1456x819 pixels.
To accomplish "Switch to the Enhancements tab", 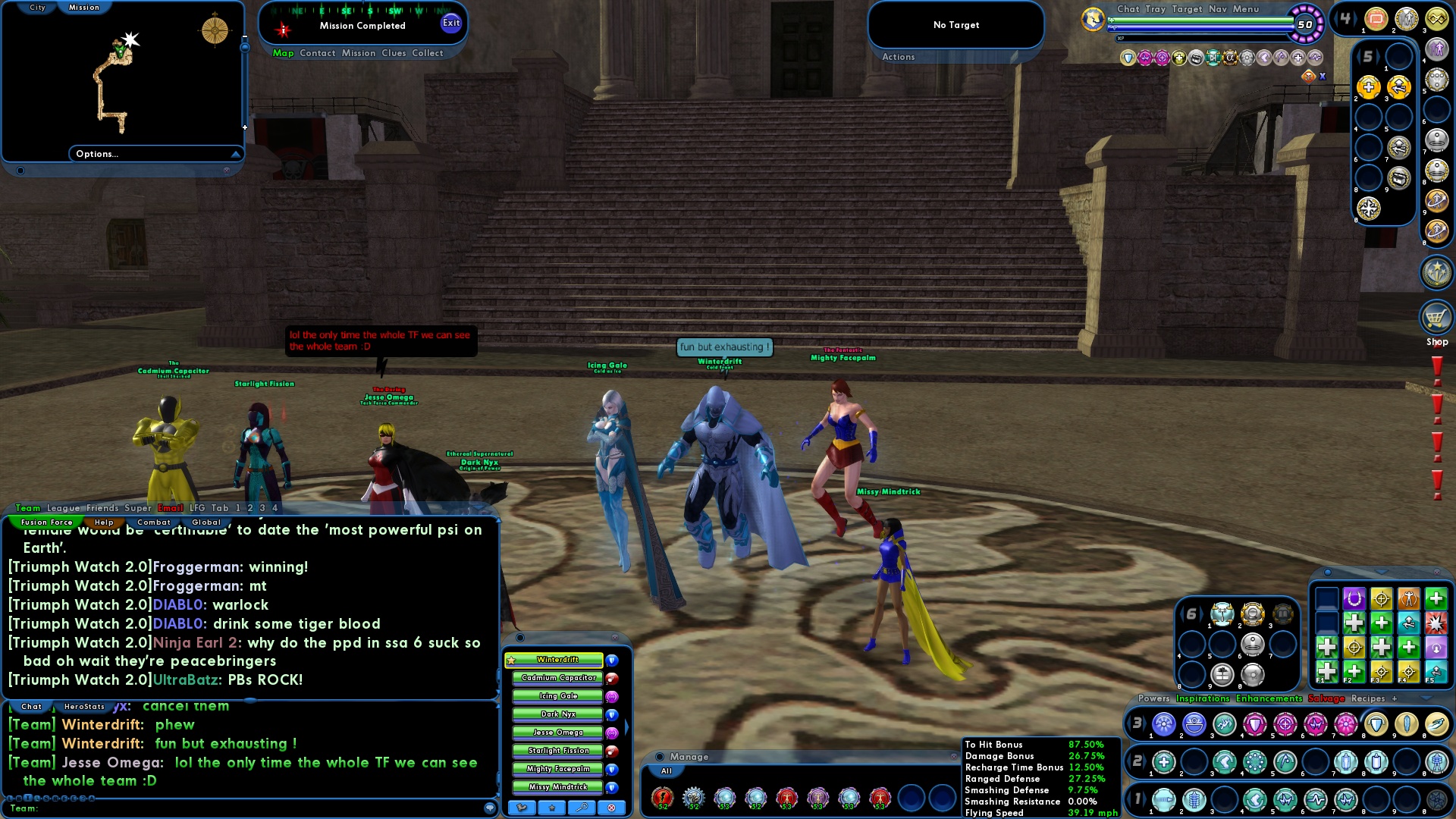I will click(x=1269, y=698).
